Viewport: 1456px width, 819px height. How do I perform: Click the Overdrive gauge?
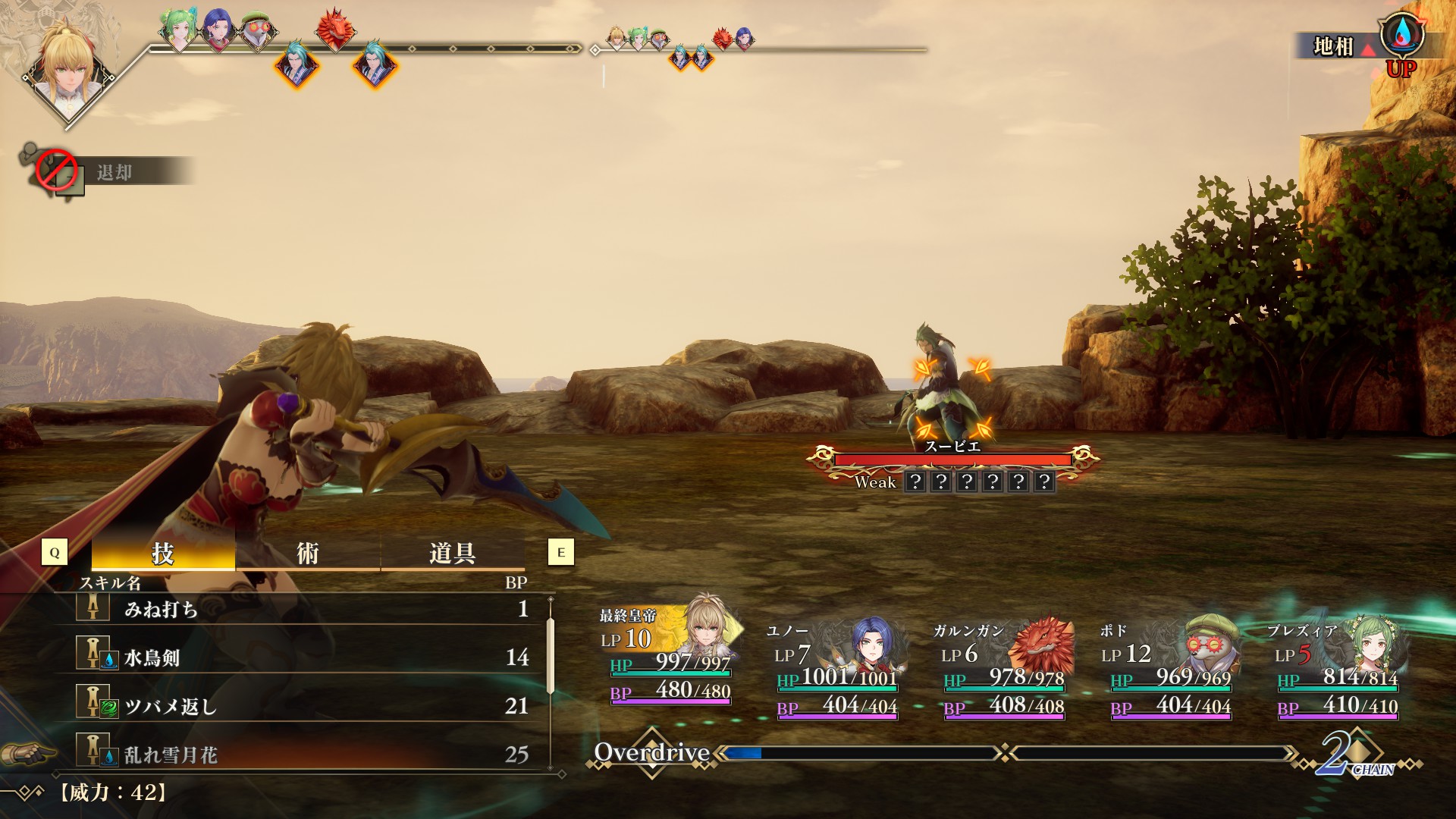tap(857, 753)
